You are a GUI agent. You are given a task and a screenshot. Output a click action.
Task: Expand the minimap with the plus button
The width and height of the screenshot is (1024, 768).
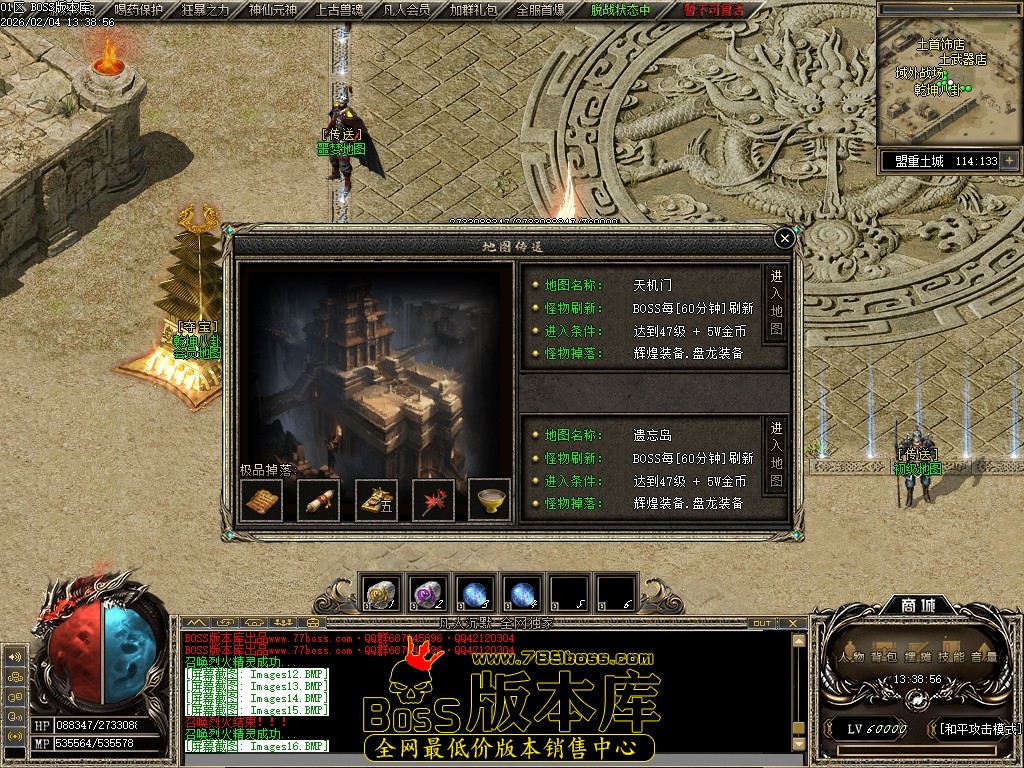pos(1009,161)
